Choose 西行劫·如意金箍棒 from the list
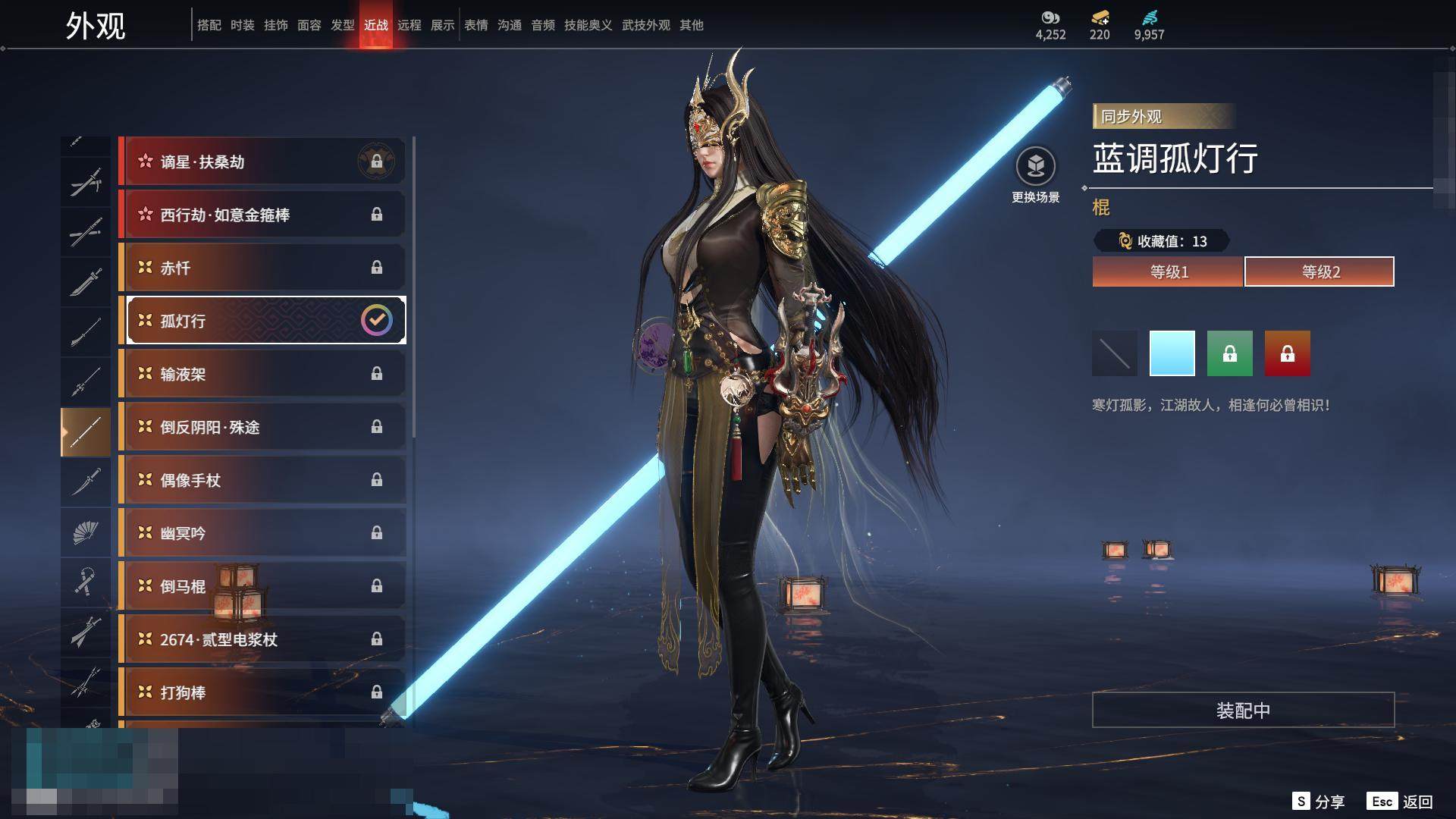Image resolution: width=1456 pixels, height=819 pixels. tap(262, 215)
